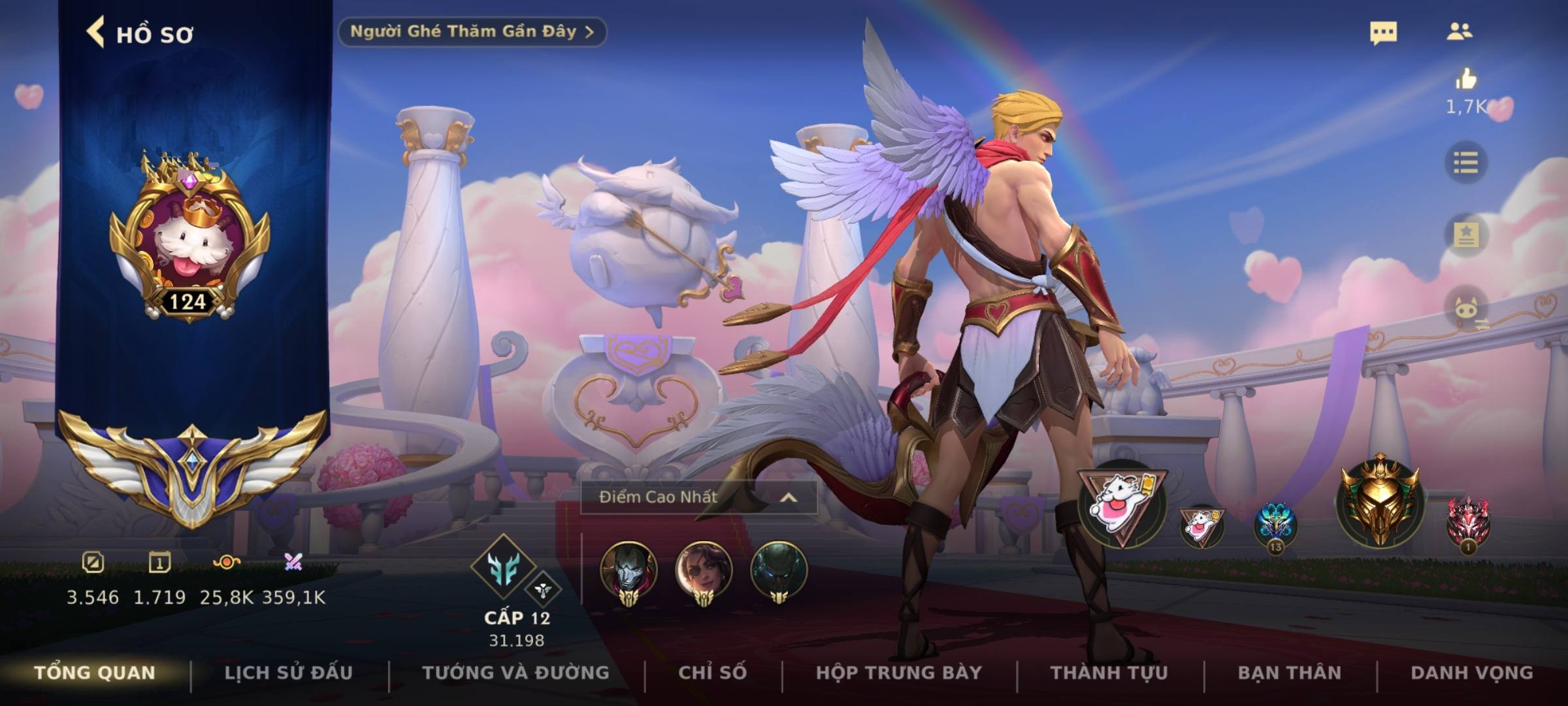The image size is (1568, 706).
Task: Click the poro profile avatar
Action: (x=189, y=239)
